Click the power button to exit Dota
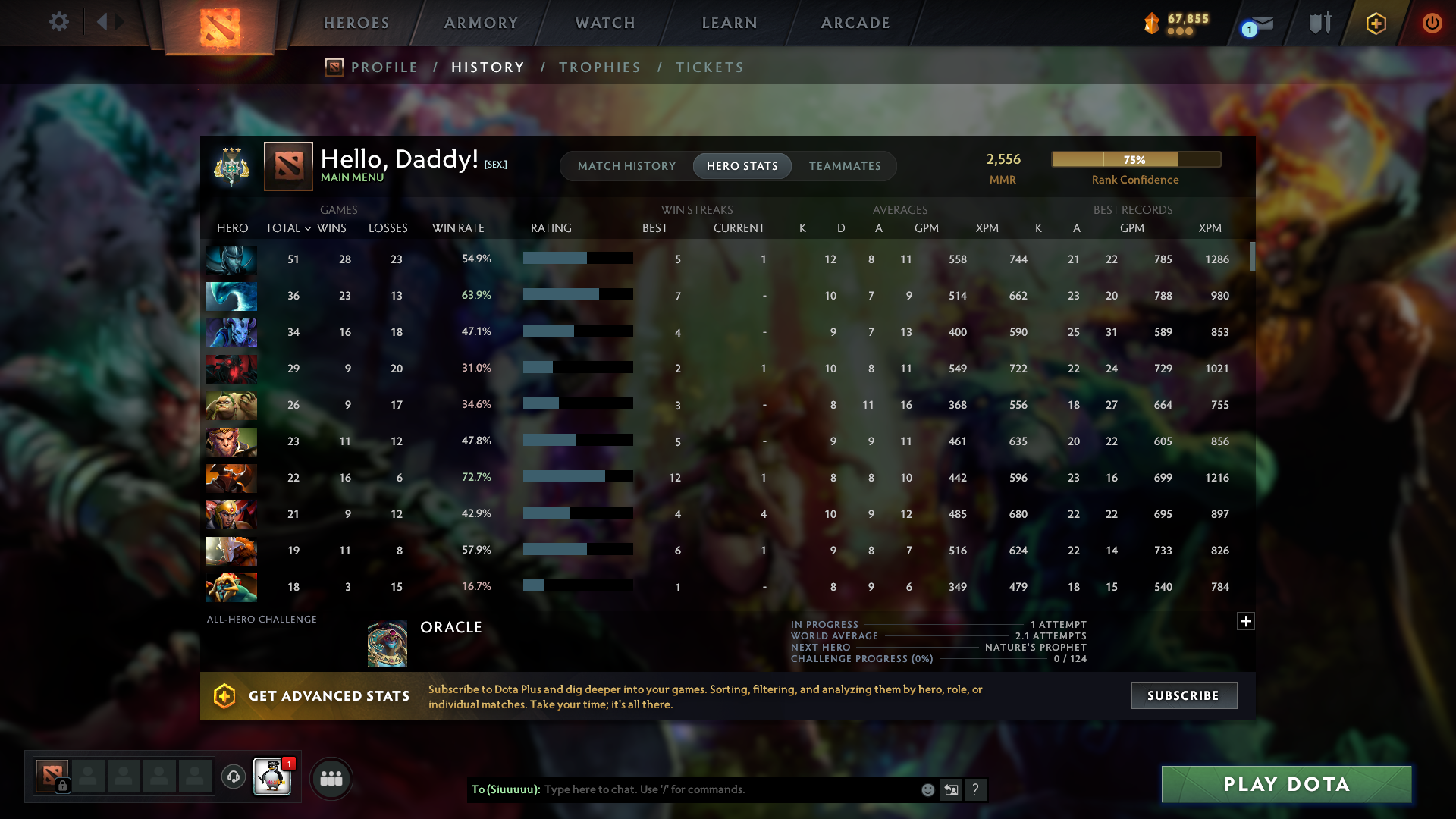Viewport: 1456px width, 819px height. pos(1432,23)
